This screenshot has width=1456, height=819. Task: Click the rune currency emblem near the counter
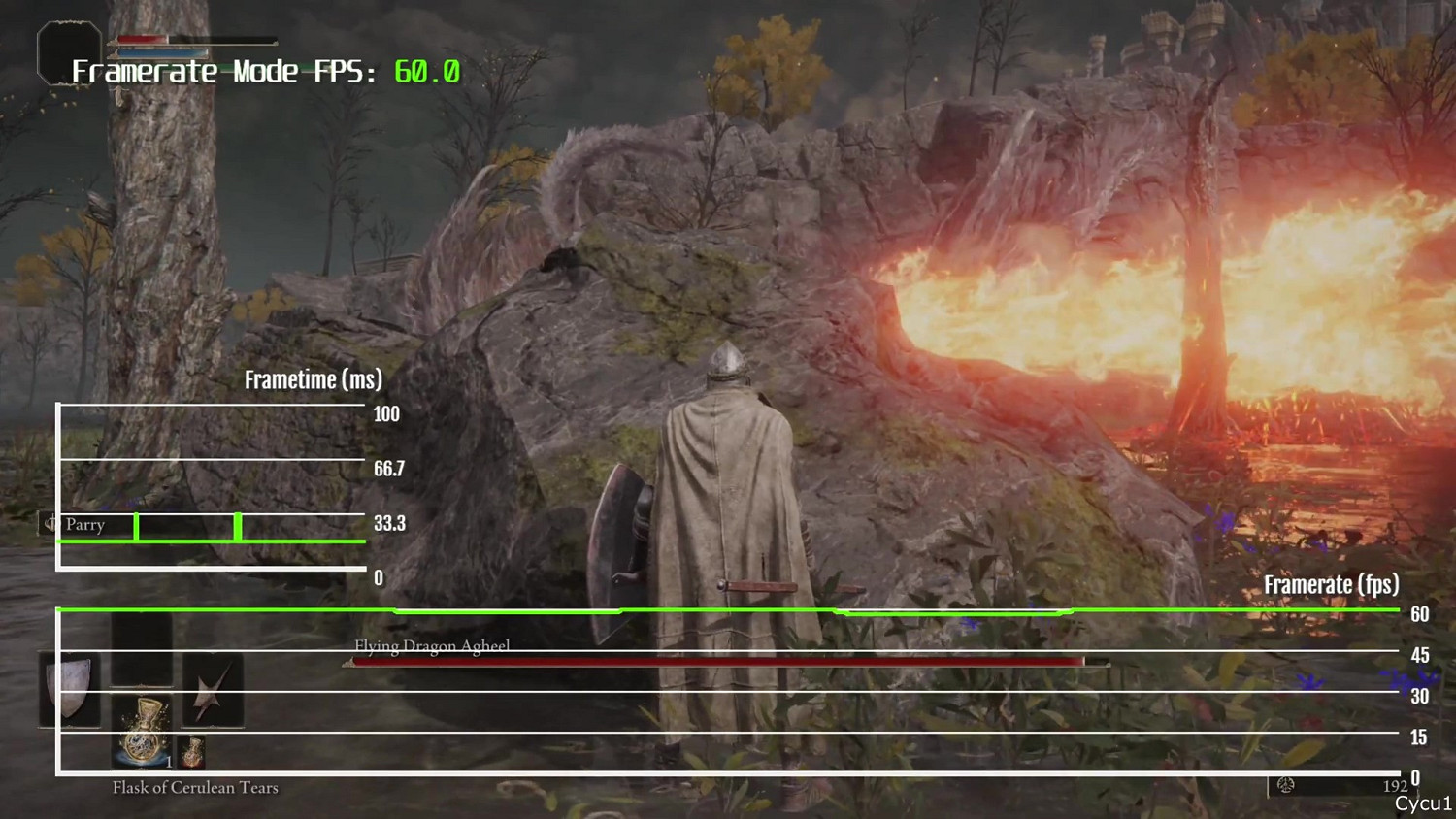coord(1285,786)
